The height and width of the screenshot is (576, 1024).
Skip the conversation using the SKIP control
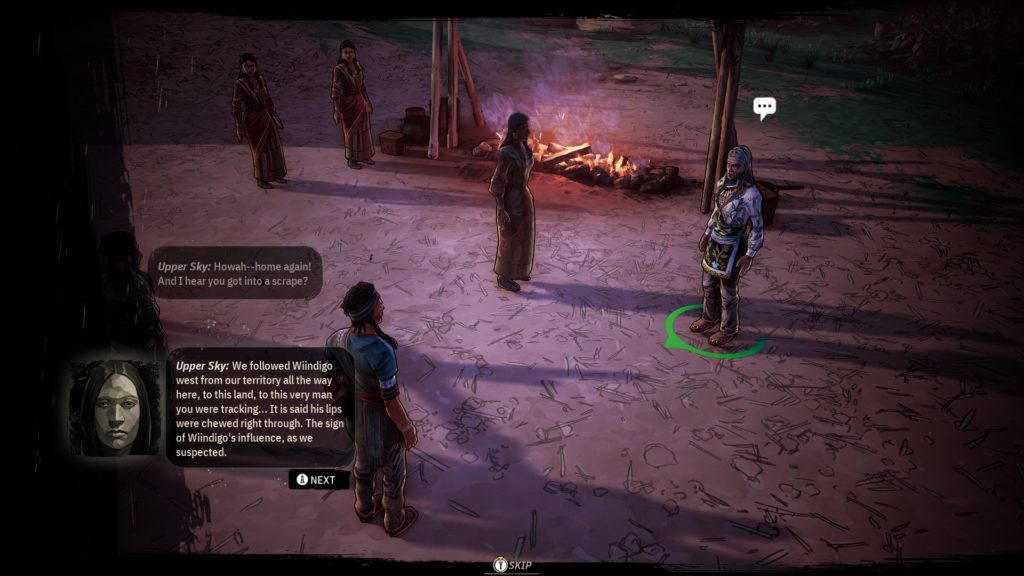pyautogui.click(x=512, y=566)
